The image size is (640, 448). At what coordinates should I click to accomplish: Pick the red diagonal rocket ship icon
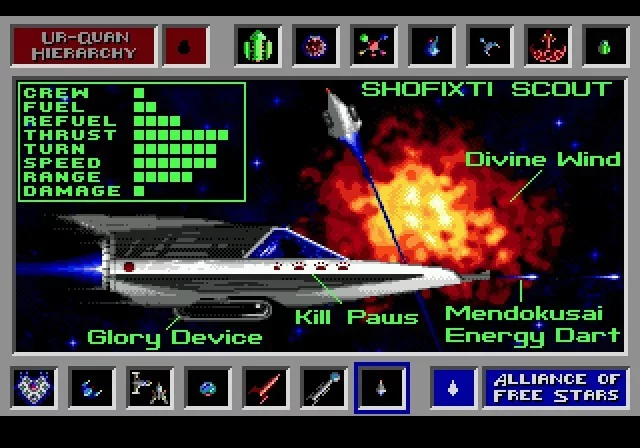coord(266,386)
